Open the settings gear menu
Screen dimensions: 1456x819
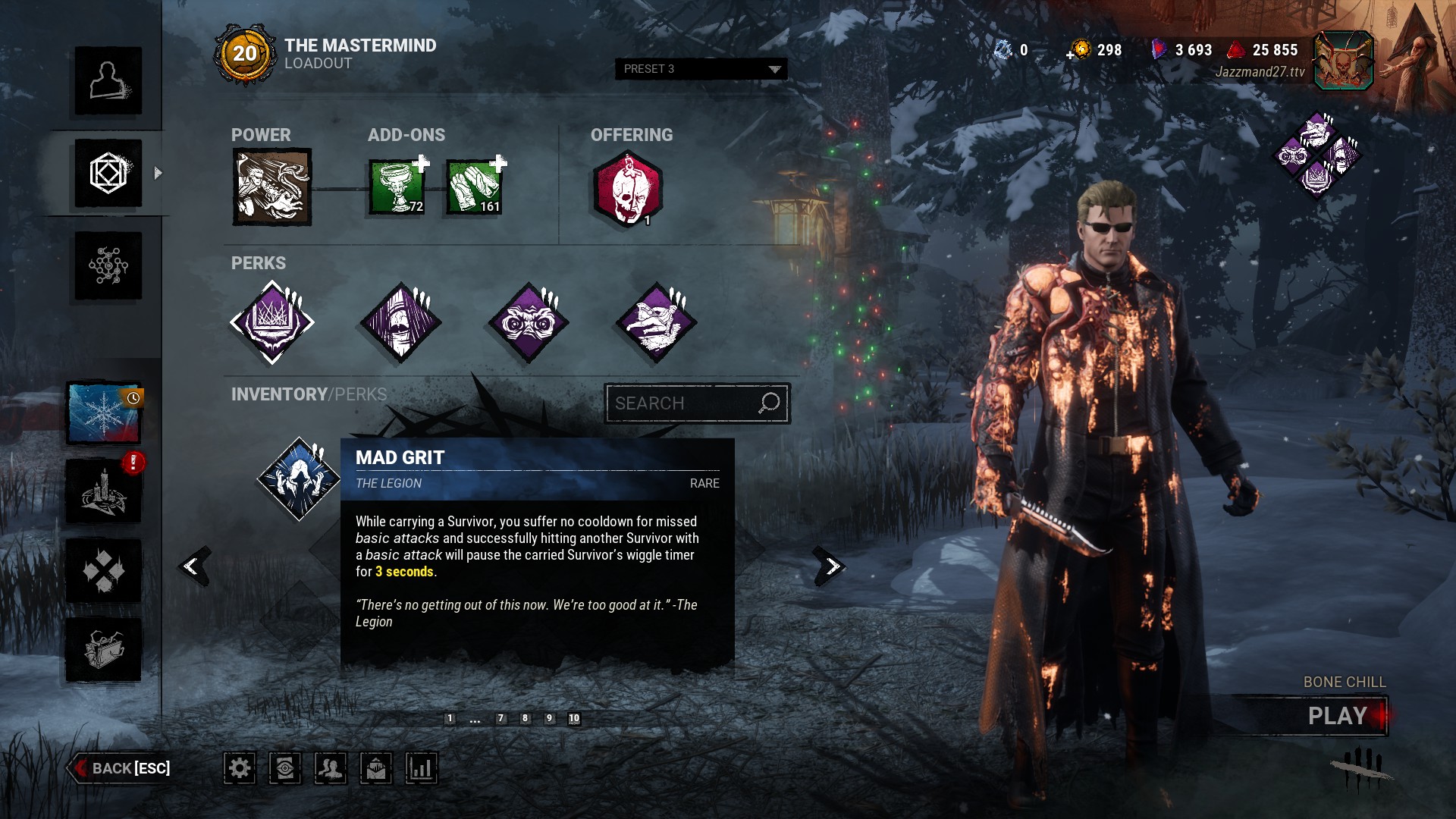(240, 768)
